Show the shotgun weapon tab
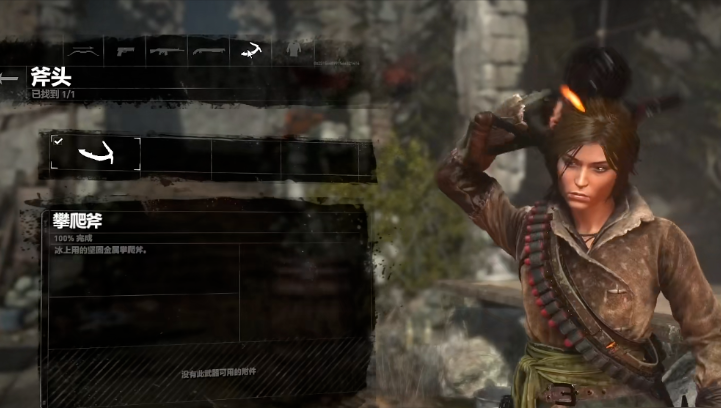721x408 pixels. point(207,48)
